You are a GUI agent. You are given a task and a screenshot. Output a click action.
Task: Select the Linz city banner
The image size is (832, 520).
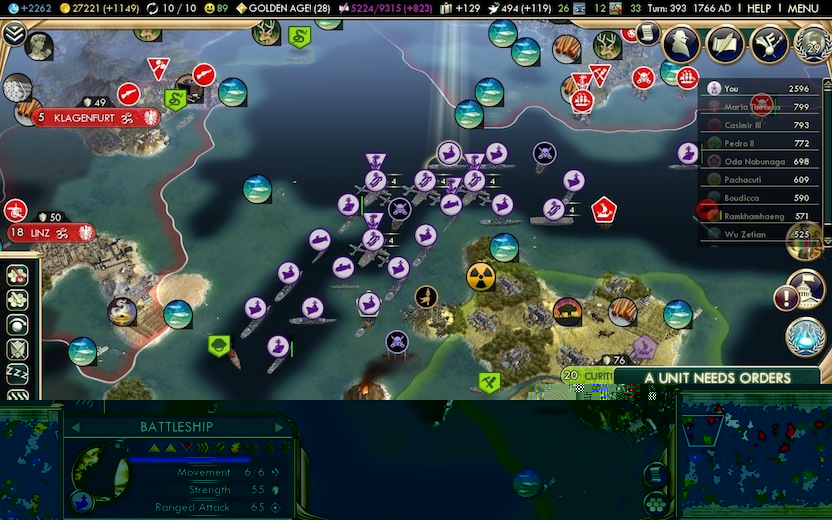50,232
